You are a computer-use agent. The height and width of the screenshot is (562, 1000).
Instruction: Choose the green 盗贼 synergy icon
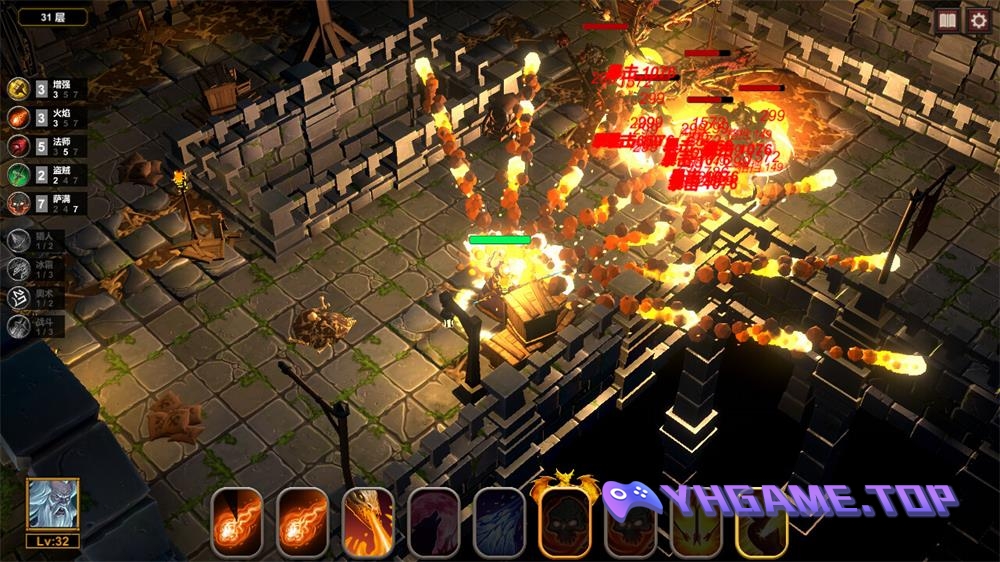[18, 175]
